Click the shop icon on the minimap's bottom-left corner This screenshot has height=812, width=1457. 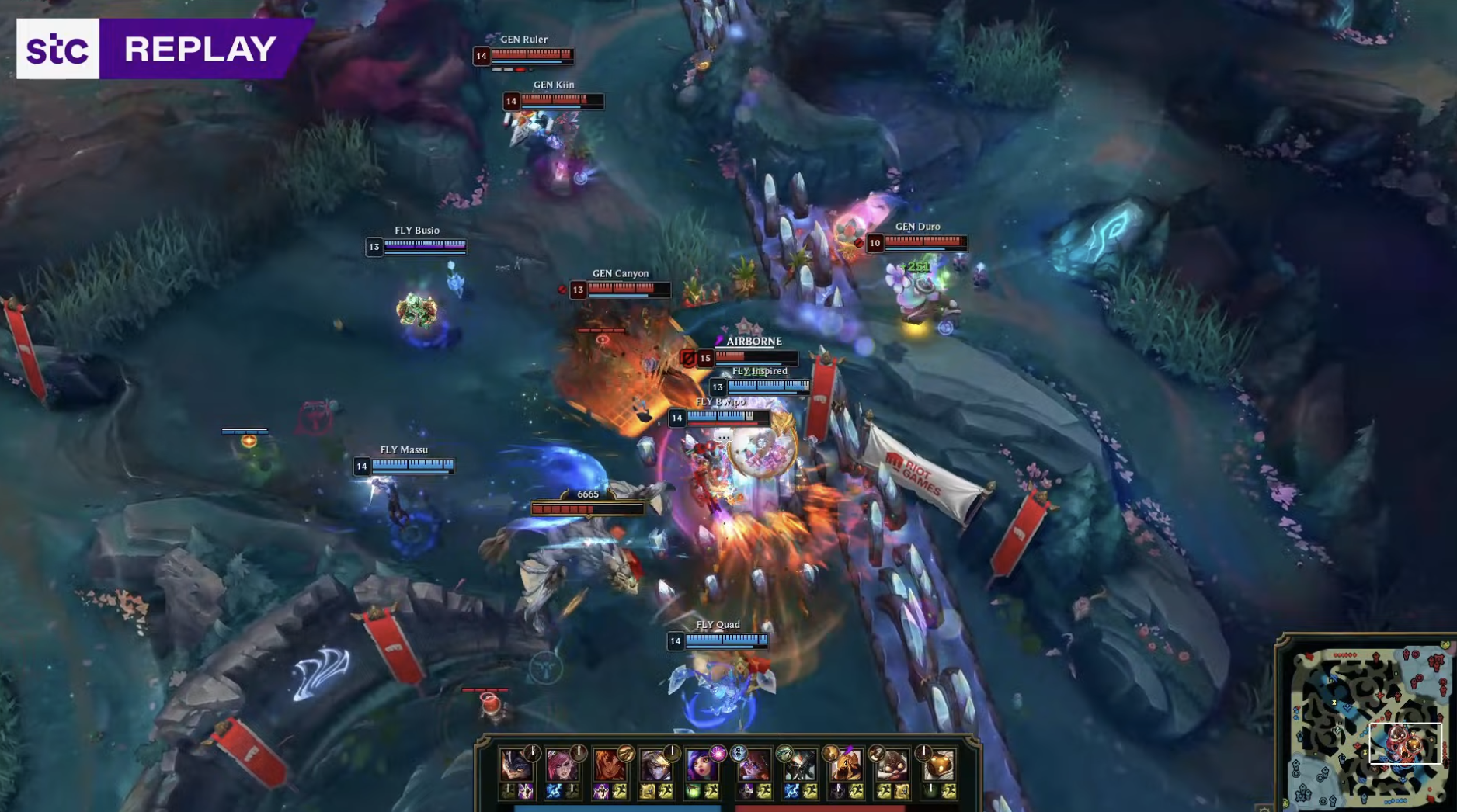point(1285,803)
